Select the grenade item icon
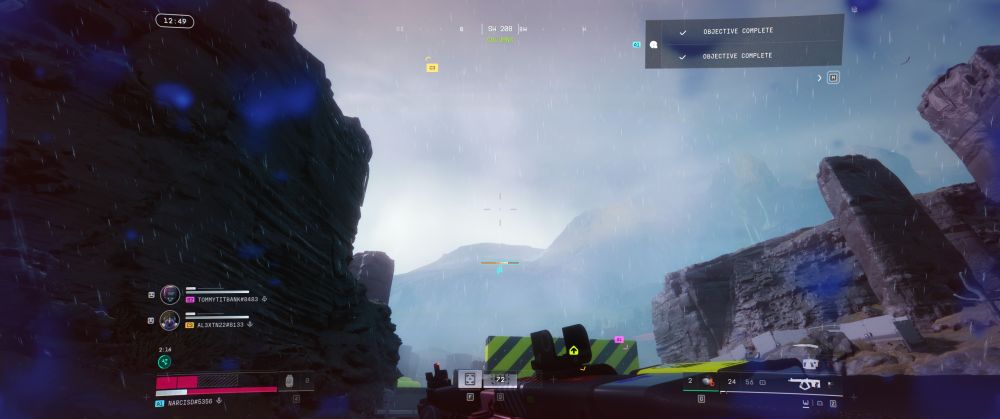 tap(707, 381)
